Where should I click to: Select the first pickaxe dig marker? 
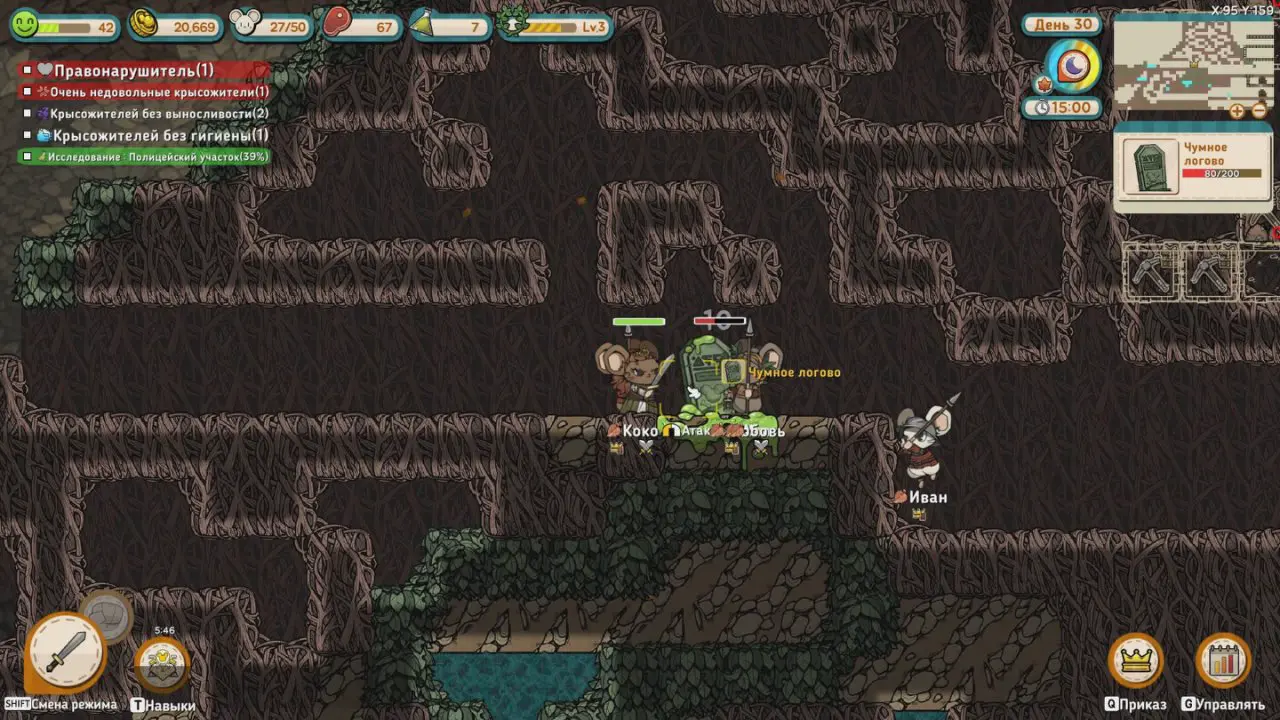click(1151, 270)
